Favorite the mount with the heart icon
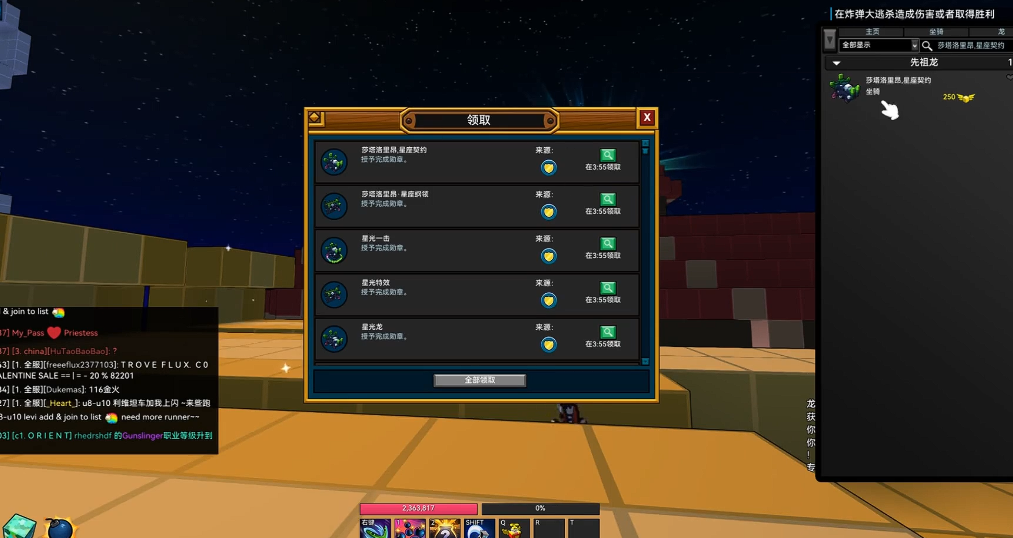1013x538 pixels. pos(1009,77)
